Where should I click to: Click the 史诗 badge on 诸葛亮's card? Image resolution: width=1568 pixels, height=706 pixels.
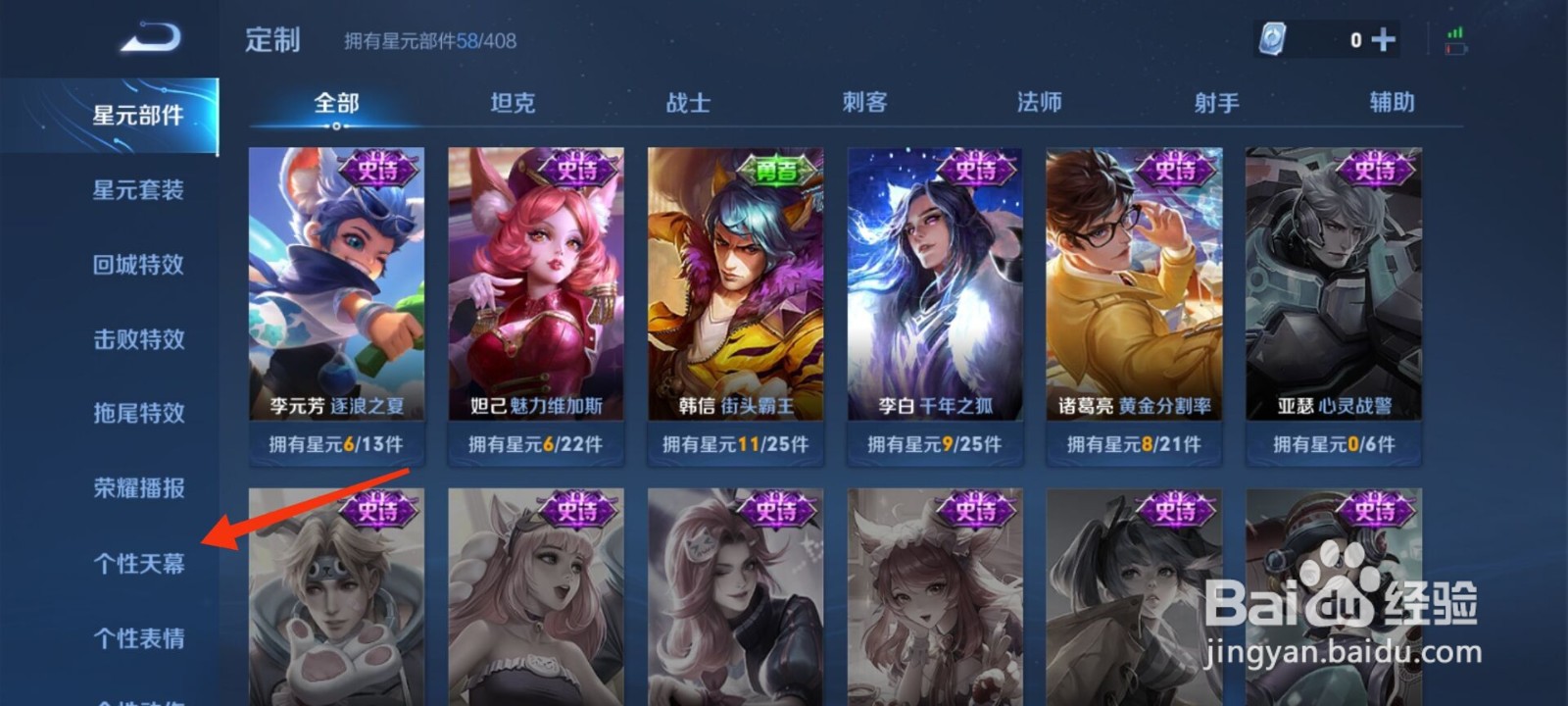click(x=1173, y=168)
